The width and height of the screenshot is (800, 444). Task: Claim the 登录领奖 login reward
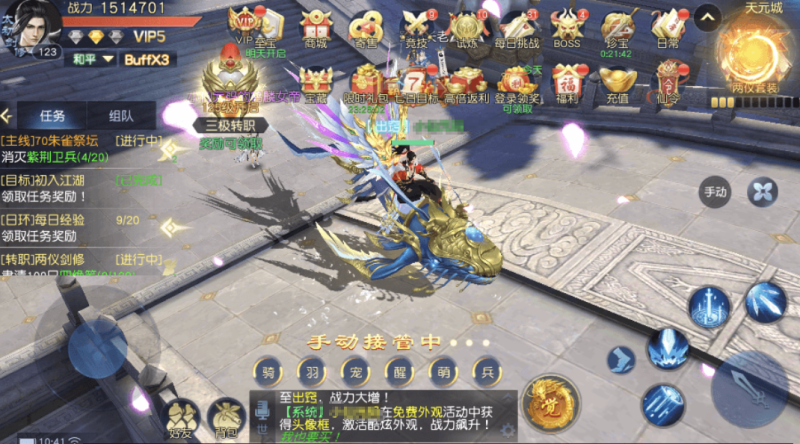coord(517,80)
